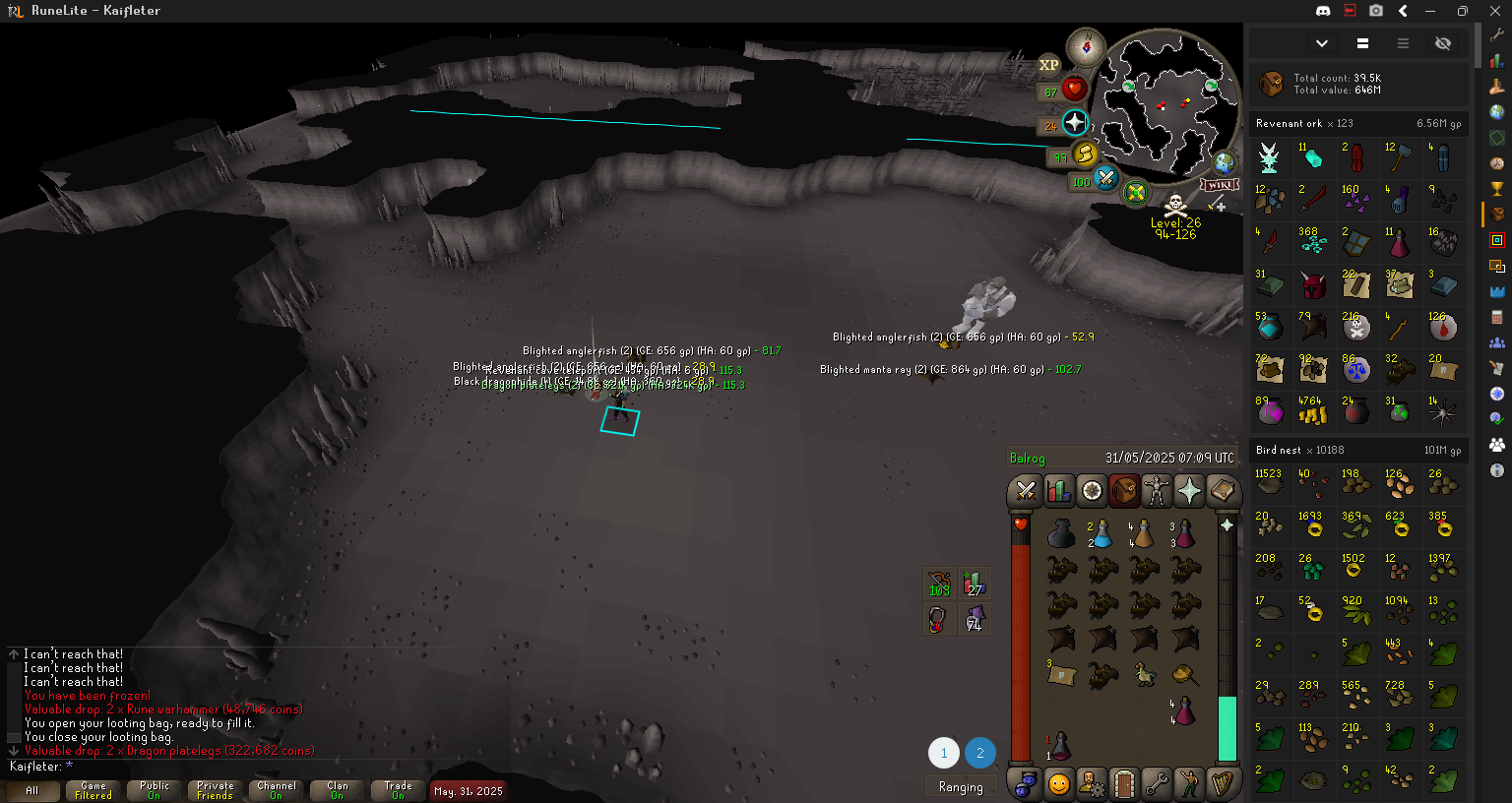Open the Worn Equipment tab
1512x803 pixels.
[1157, 490]
